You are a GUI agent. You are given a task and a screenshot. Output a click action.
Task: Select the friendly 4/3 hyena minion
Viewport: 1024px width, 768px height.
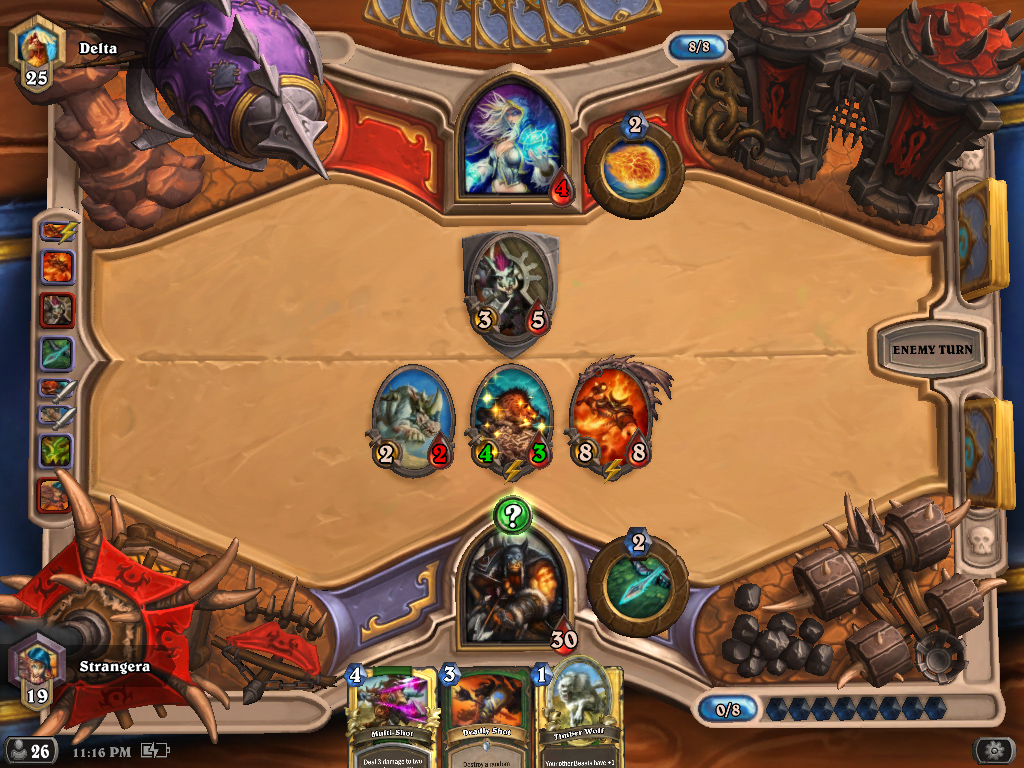(512, 420)
